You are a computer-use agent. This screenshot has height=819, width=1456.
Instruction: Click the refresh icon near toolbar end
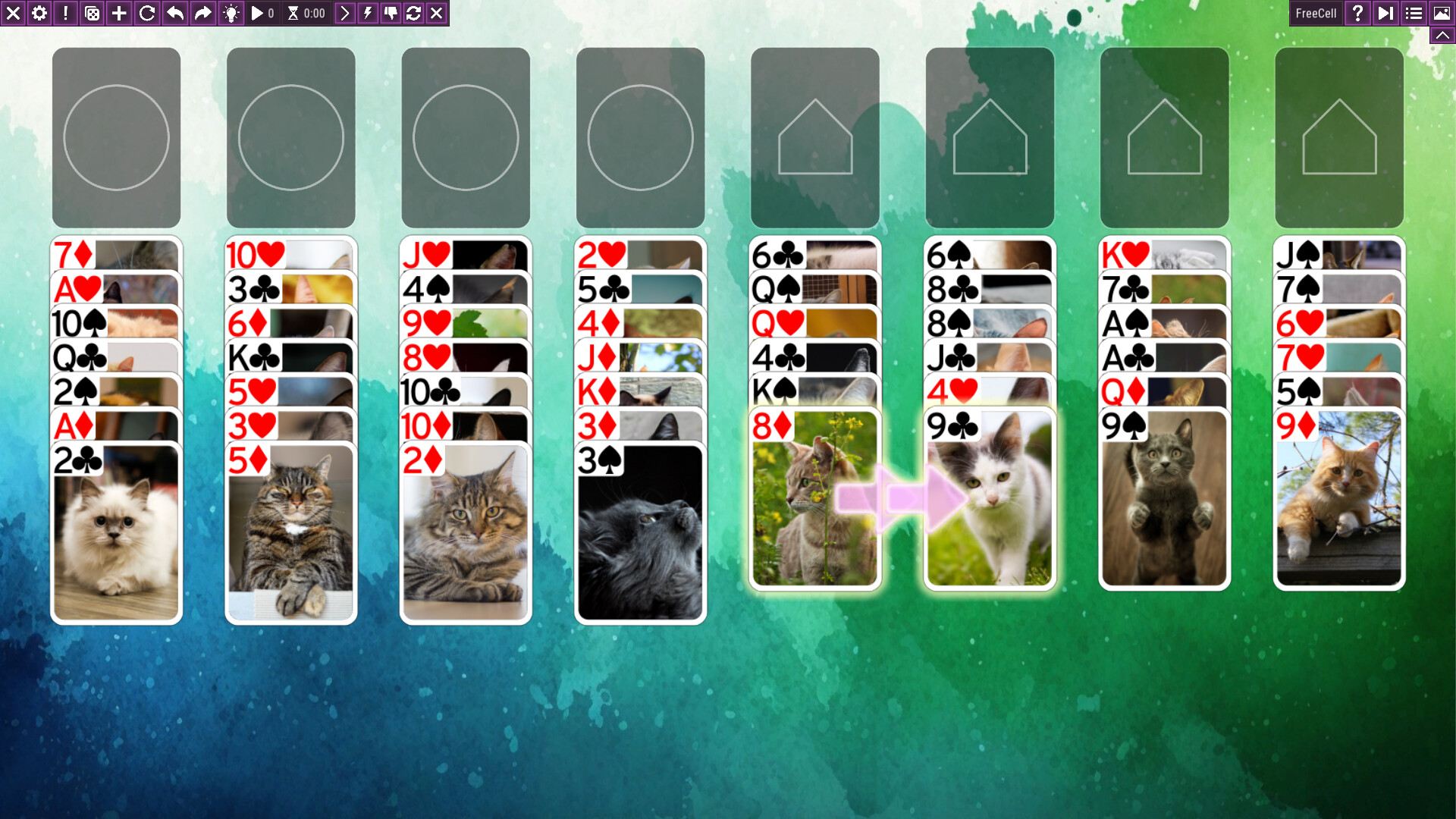point(413,13)
